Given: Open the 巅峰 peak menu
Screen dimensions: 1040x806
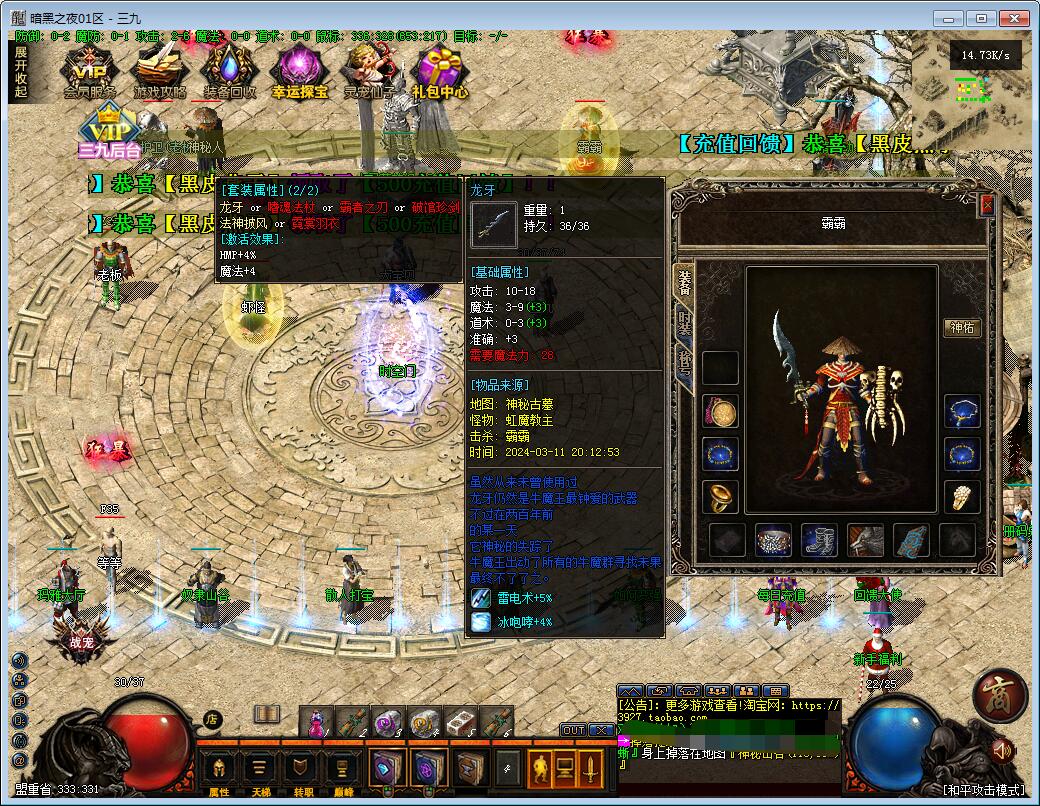Looking at the screenshot, I should [342, 771].
